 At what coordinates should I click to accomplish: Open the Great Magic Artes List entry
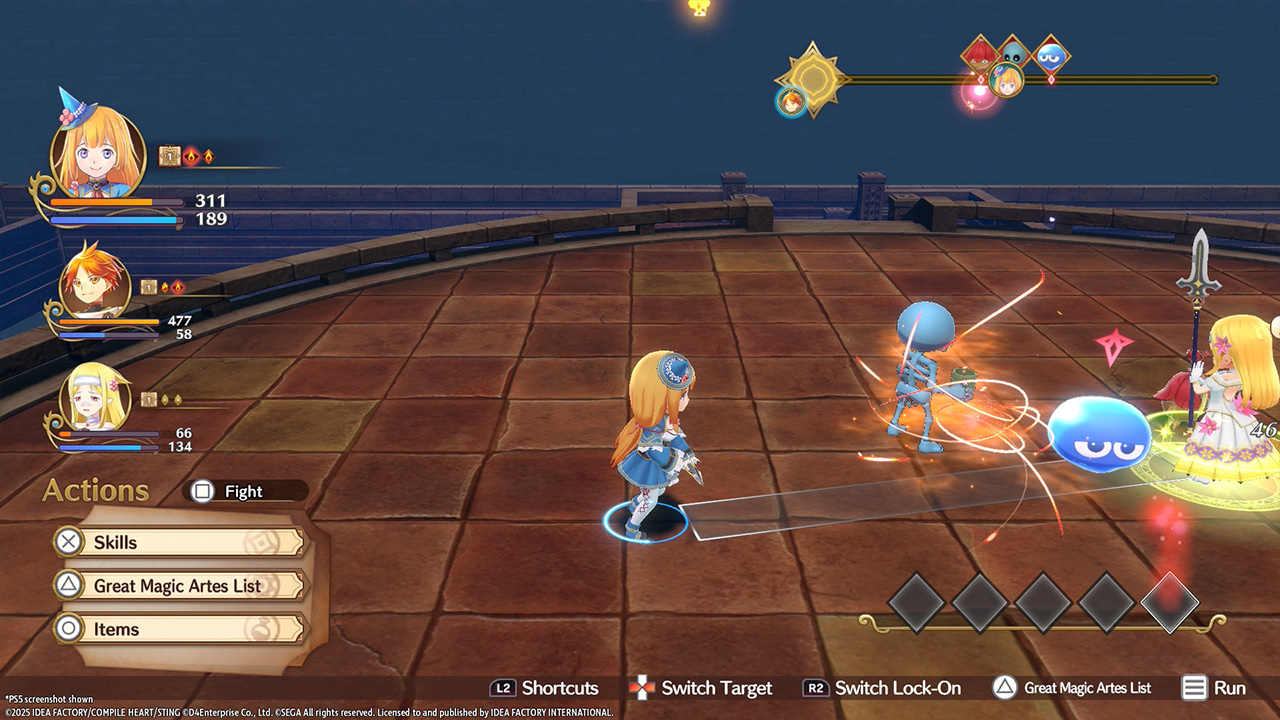click(x=178, y=586)
